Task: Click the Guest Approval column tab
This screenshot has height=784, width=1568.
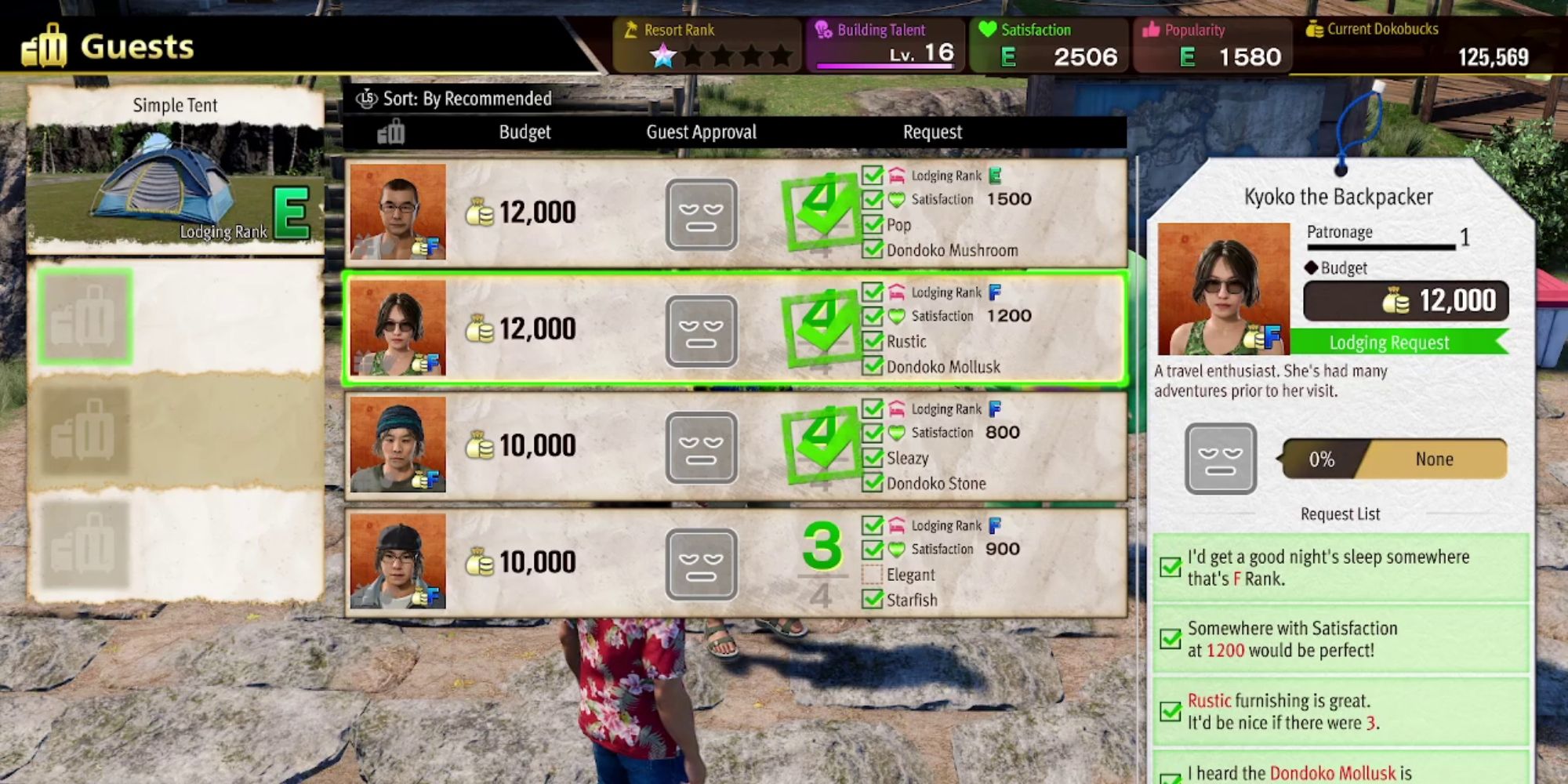Action: click(702, 132)
